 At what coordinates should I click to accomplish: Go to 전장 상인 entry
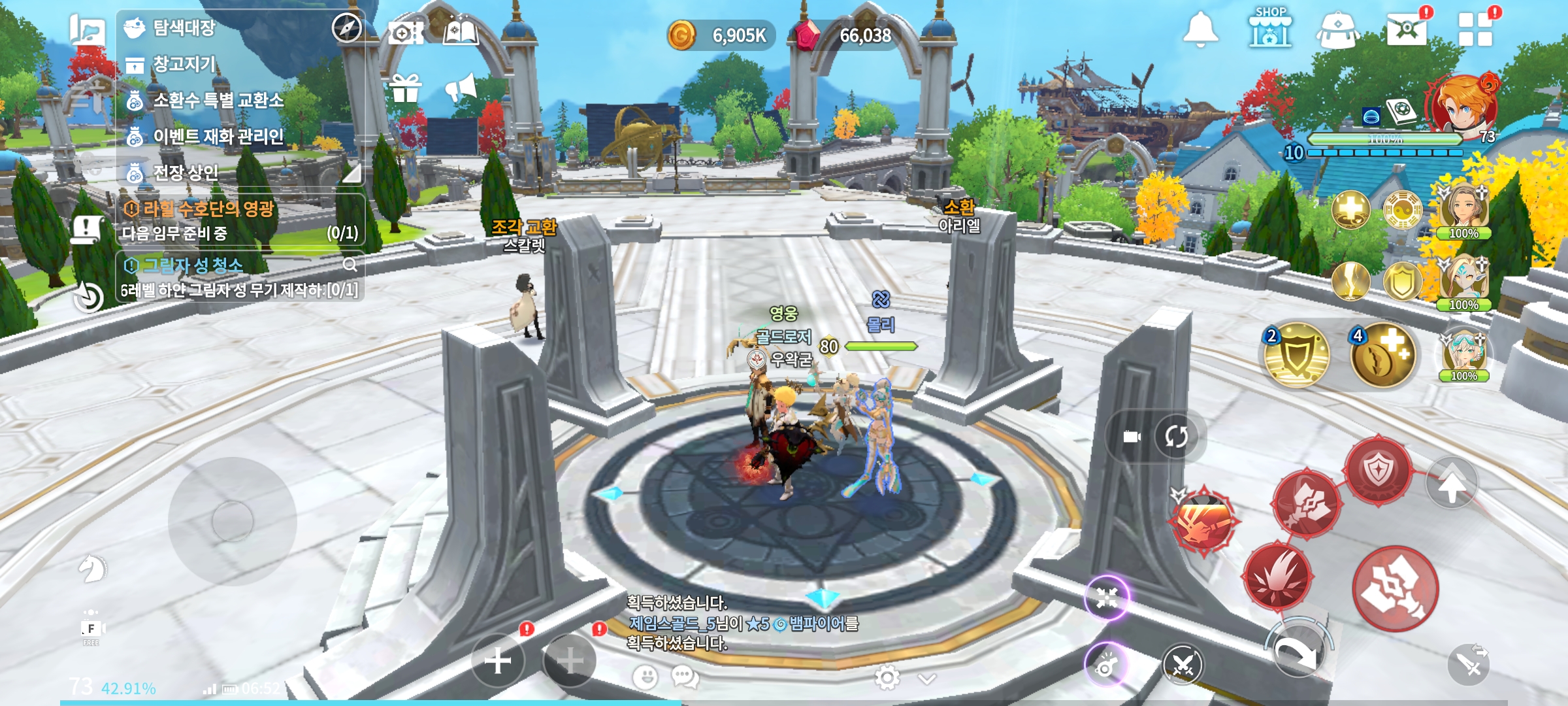(186, 172)
